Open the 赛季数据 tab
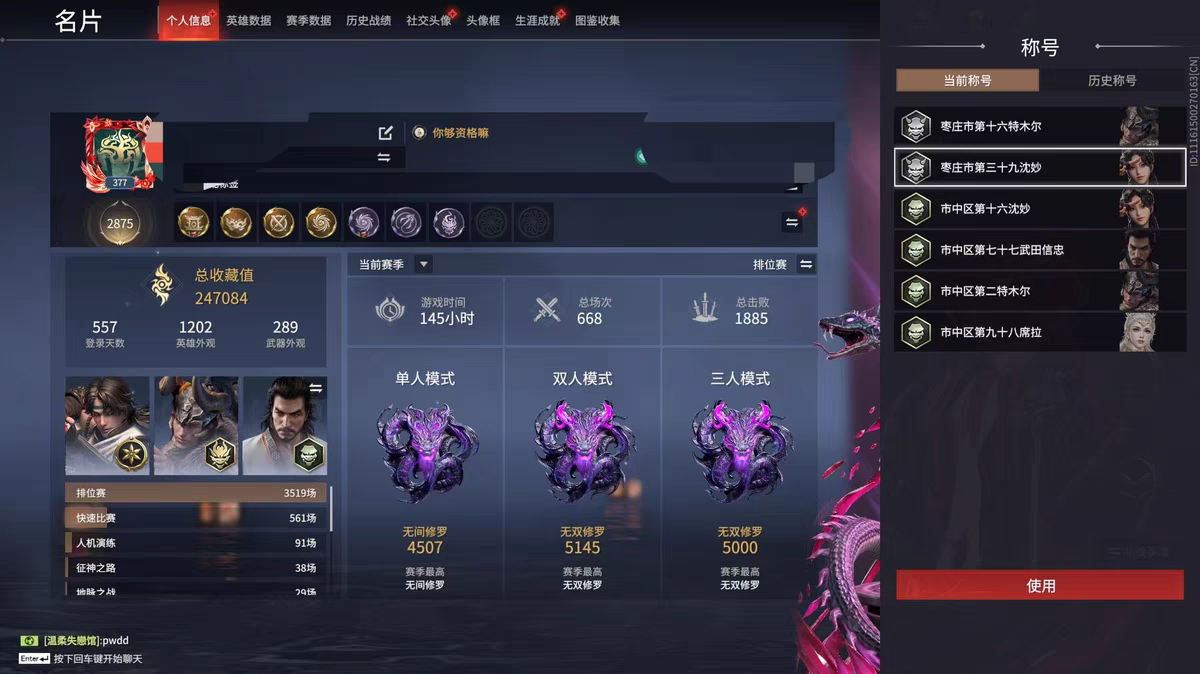1200x674 pixels. 308,20
